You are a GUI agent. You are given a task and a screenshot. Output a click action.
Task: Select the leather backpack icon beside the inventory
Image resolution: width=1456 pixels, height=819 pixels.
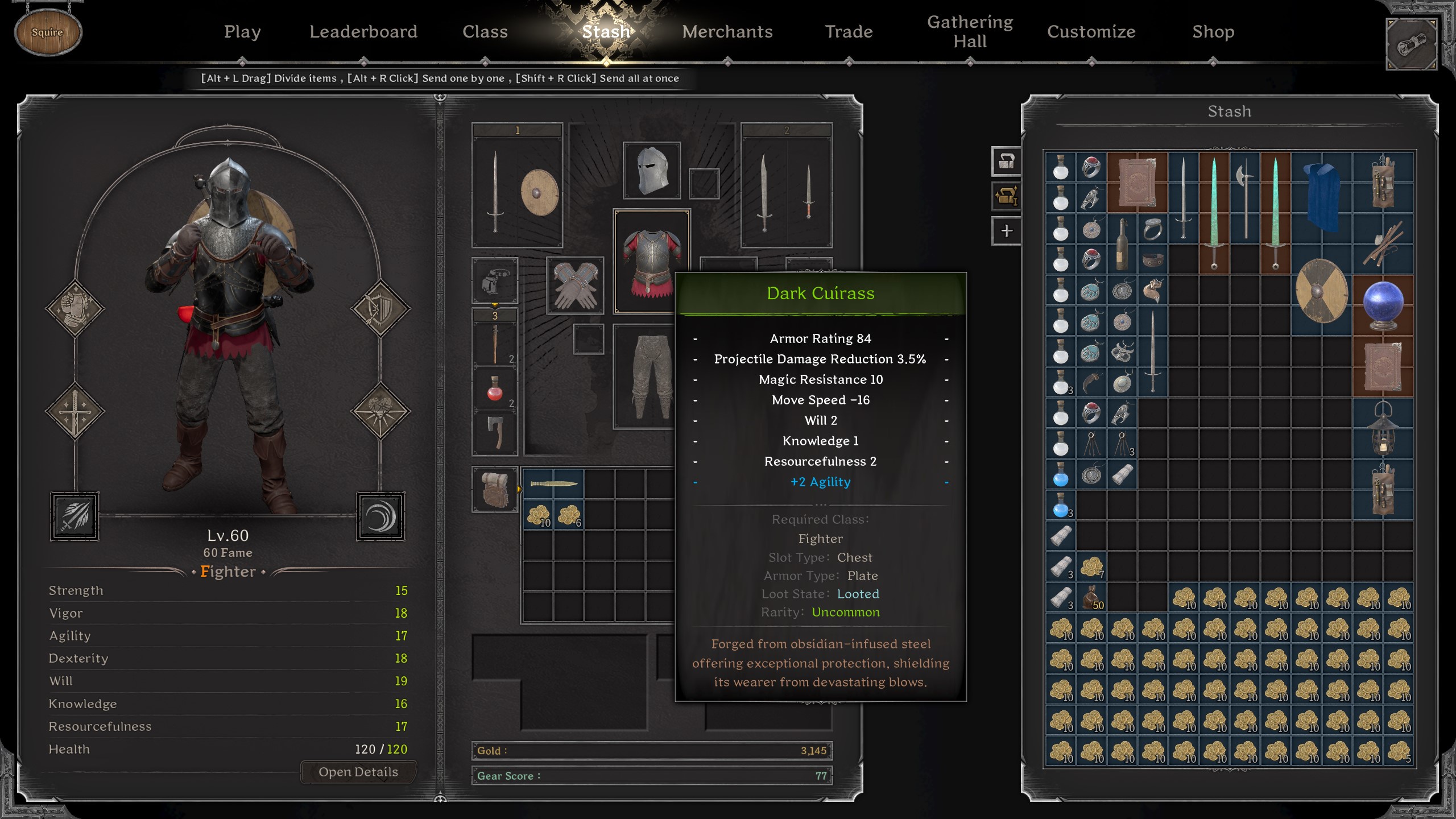click(495, 489)
